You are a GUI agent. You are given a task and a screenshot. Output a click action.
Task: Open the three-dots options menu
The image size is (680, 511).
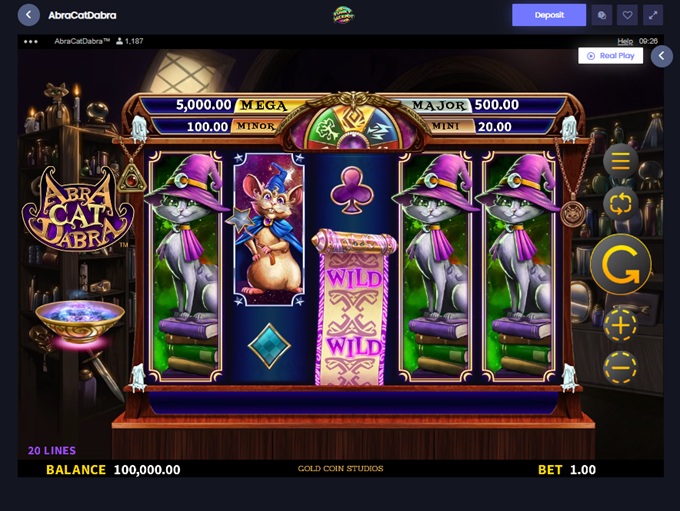tap(30, 41)
